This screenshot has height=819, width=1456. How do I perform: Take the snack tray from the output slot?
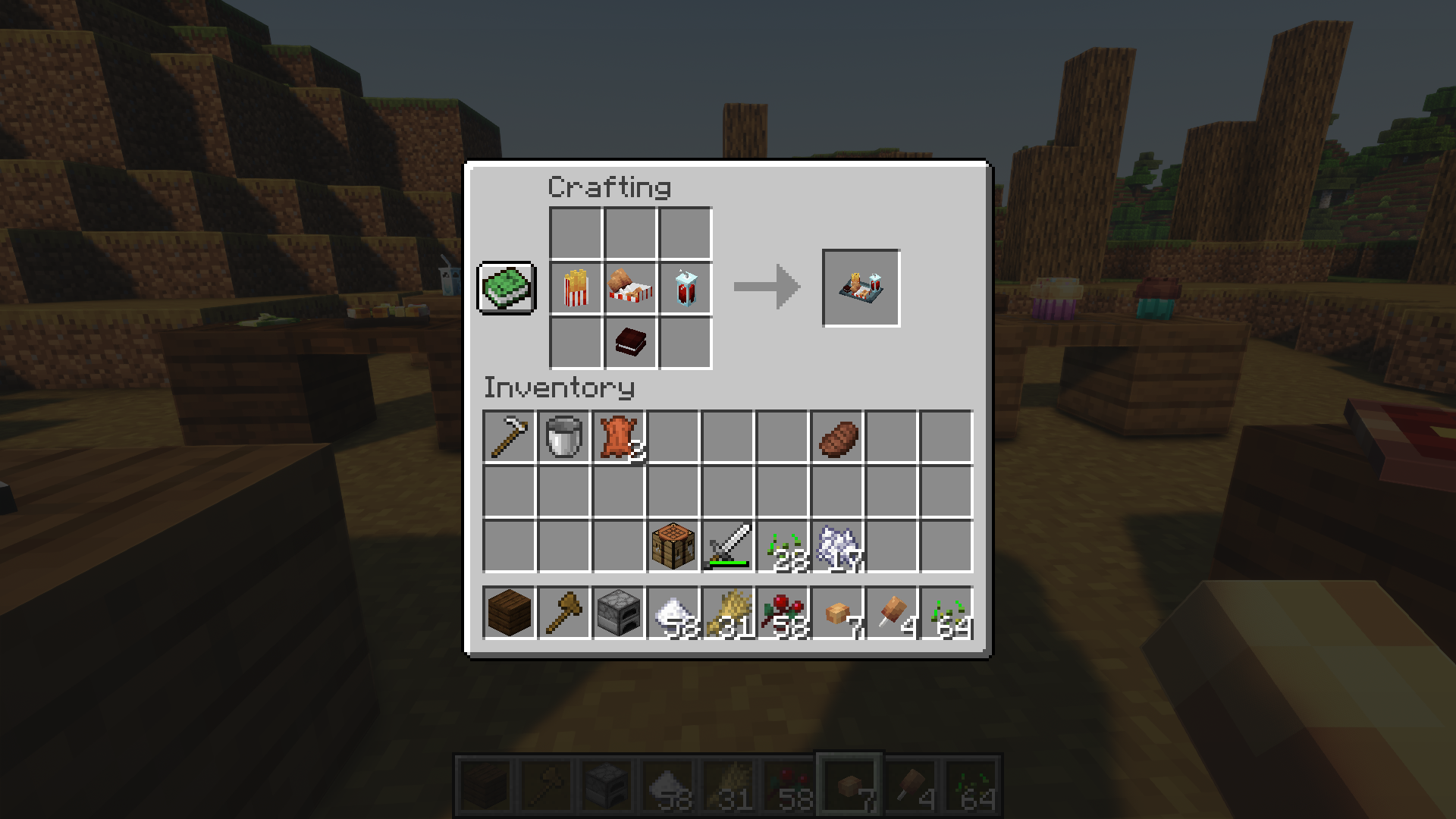[861, 288]
